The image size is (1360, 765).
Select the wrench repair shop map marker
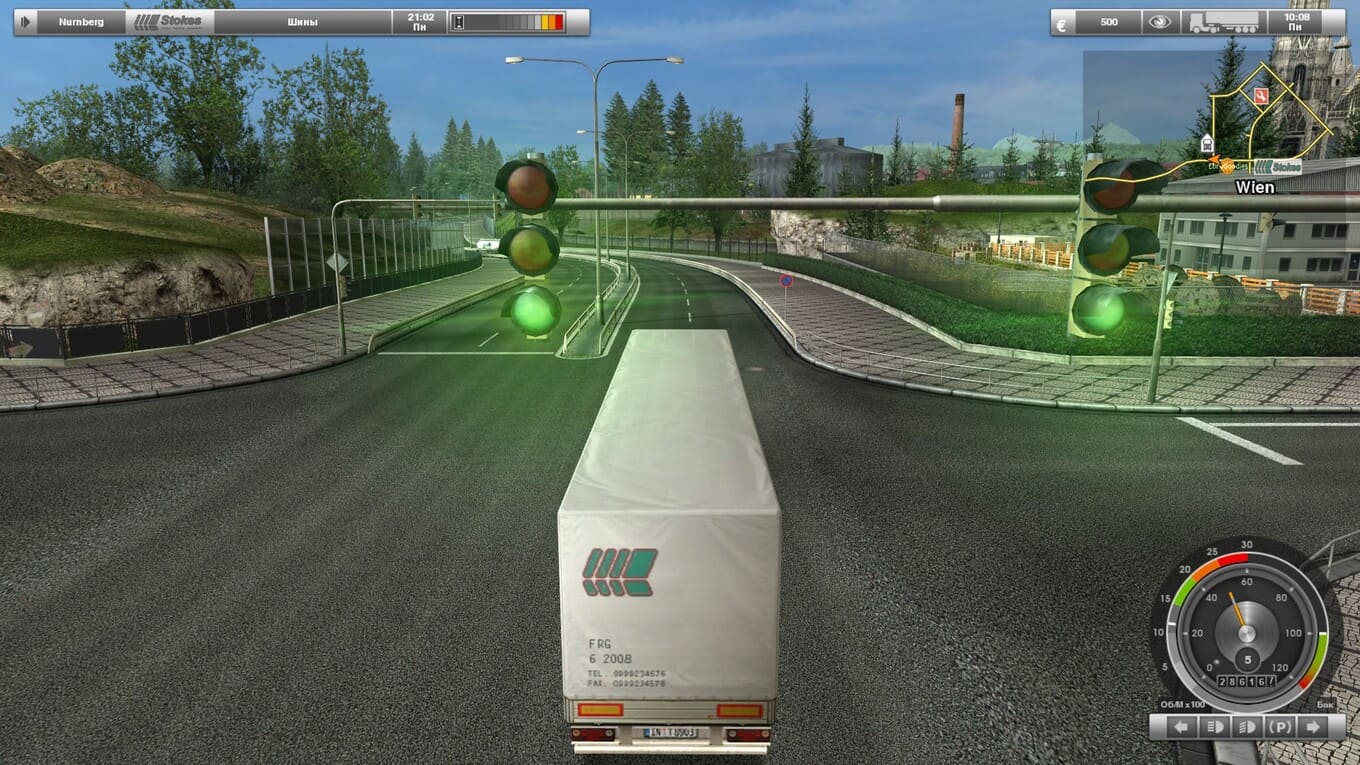[1261, 95]
